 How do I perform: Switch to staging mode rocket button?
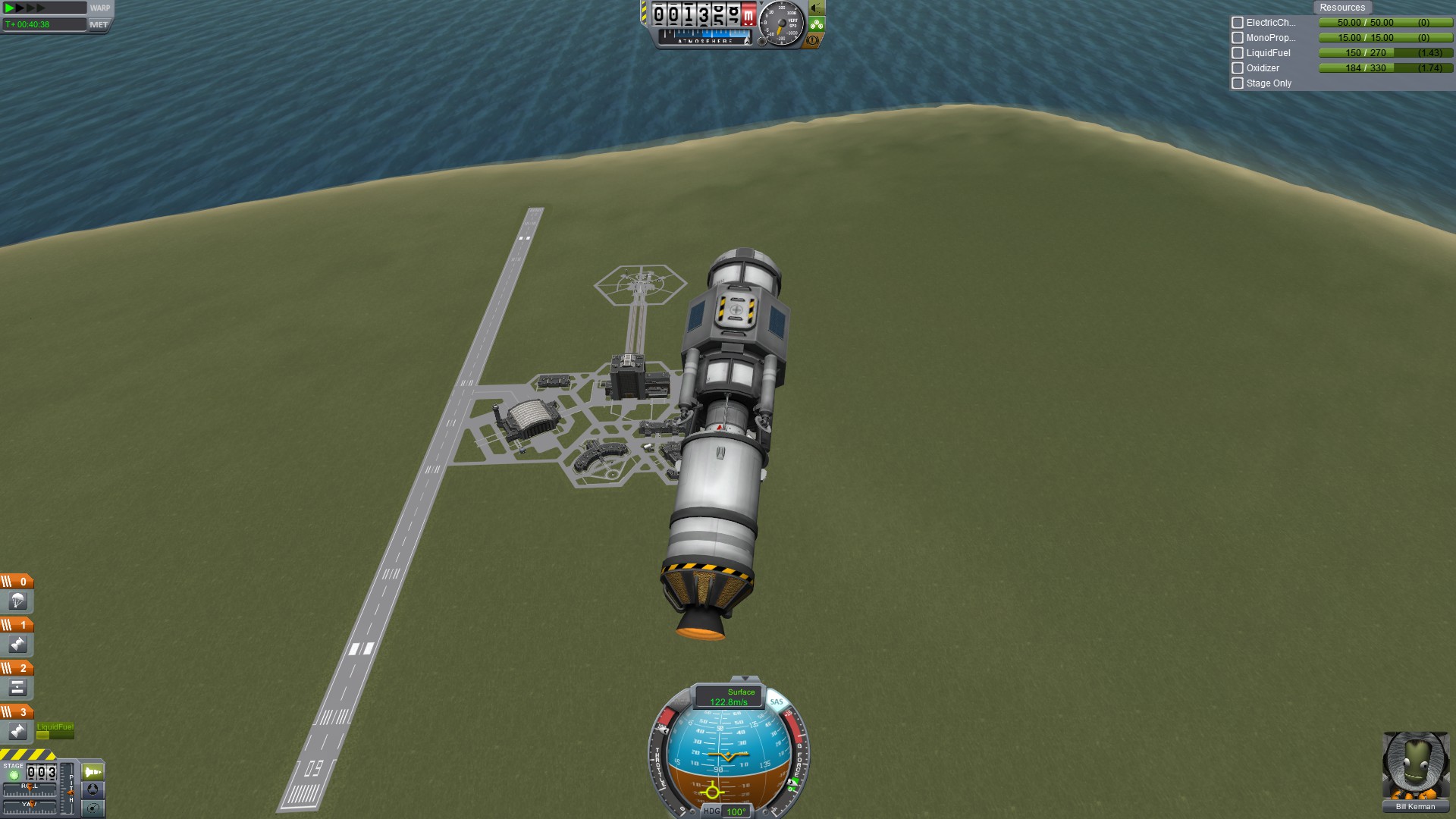click(x=93, y=772)
